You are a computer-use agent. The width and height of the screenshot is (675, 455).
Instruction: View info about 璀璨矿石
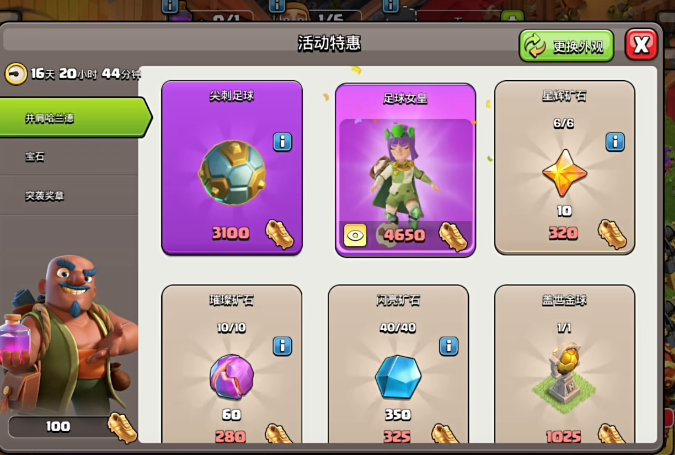point(282,346)
